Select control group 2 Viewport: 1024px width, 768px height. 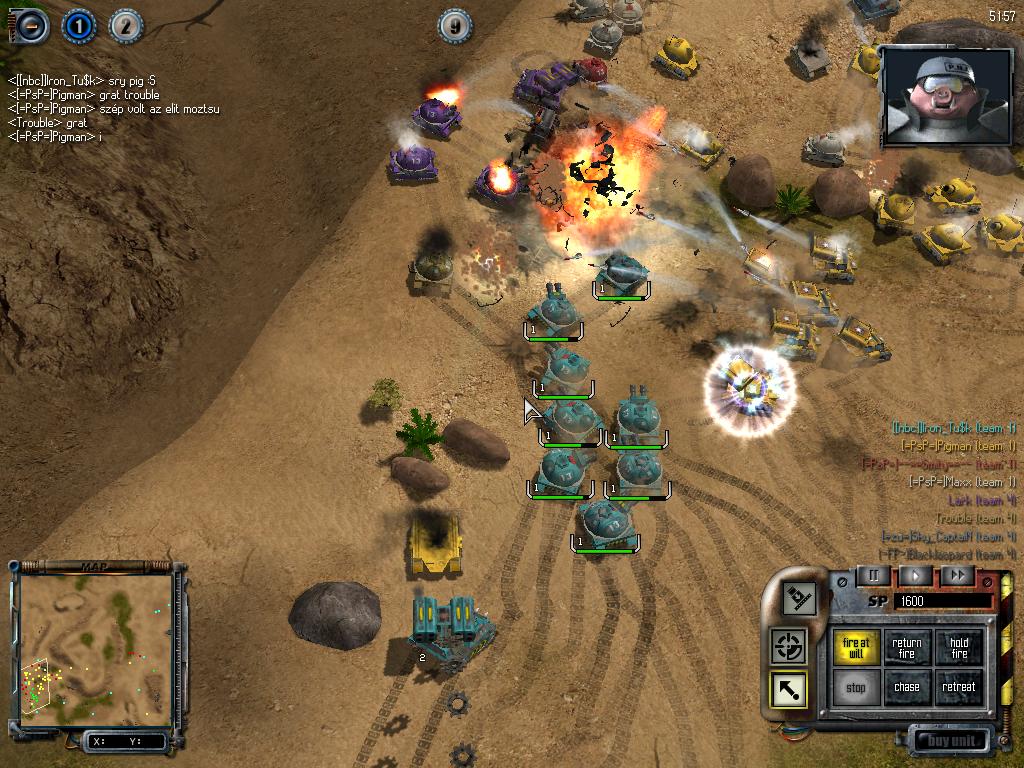coord(125,26)
